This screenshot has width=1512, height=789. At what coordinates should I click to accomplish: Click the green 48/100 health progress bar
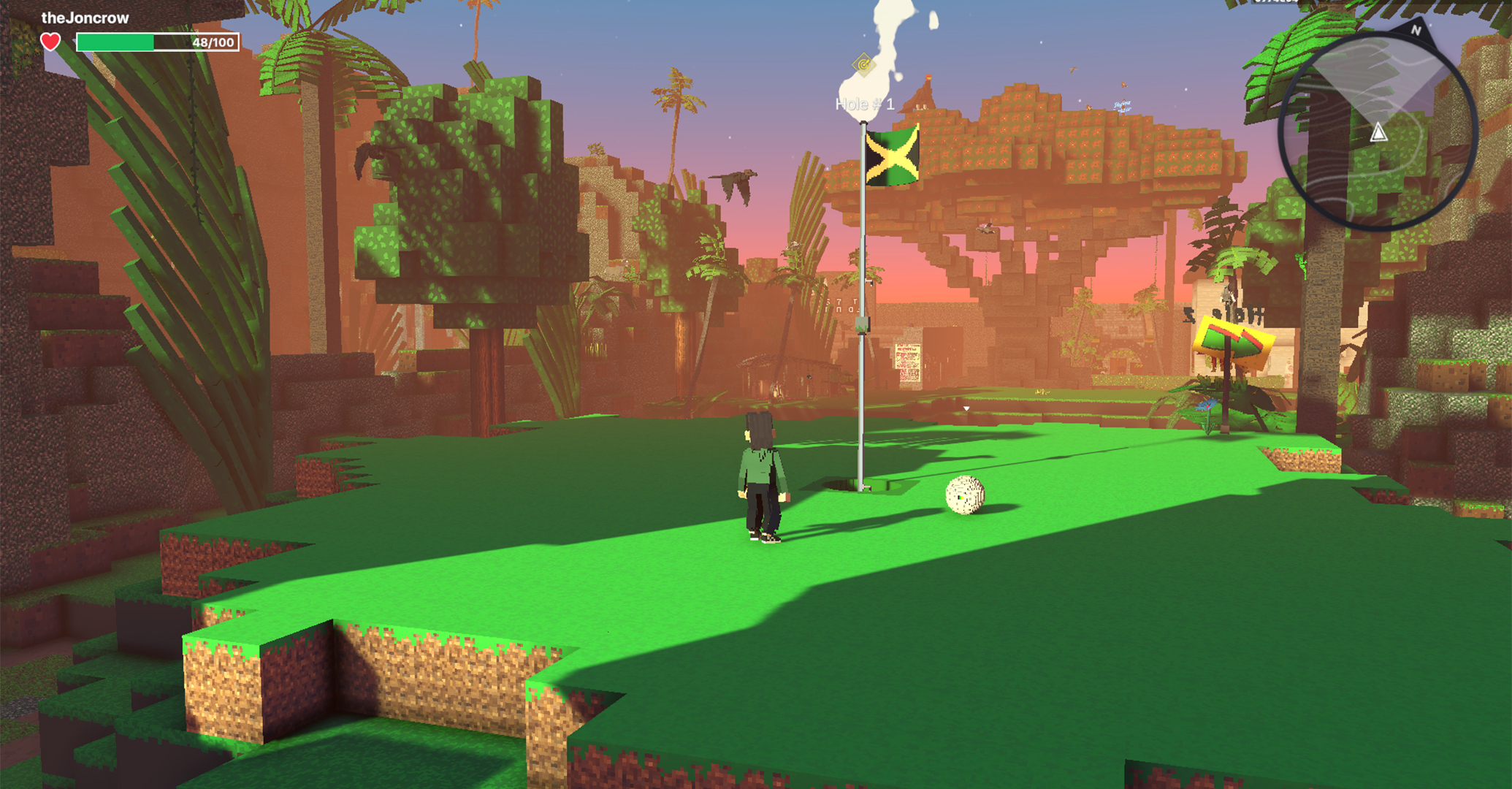point(156,44)
